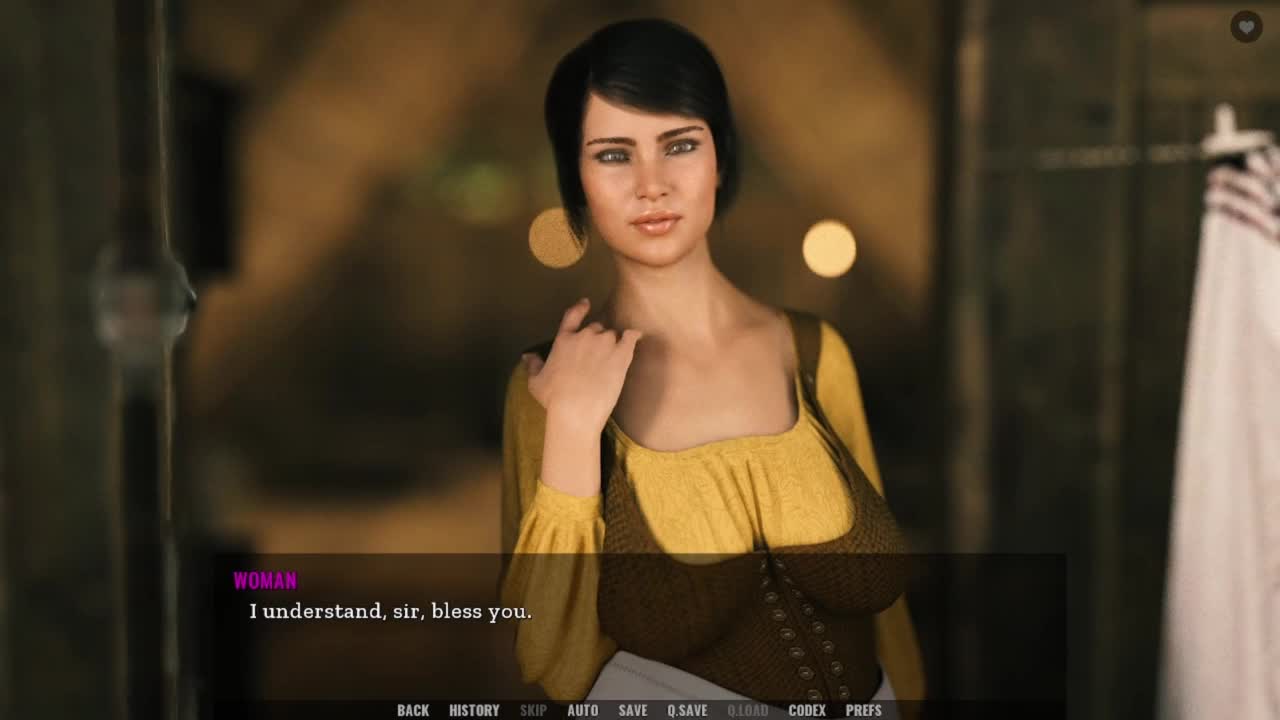Toggle AUTO advance mode
Image resolution: width=1280 pixels, height=720 pixels.
tap(582, 710)
